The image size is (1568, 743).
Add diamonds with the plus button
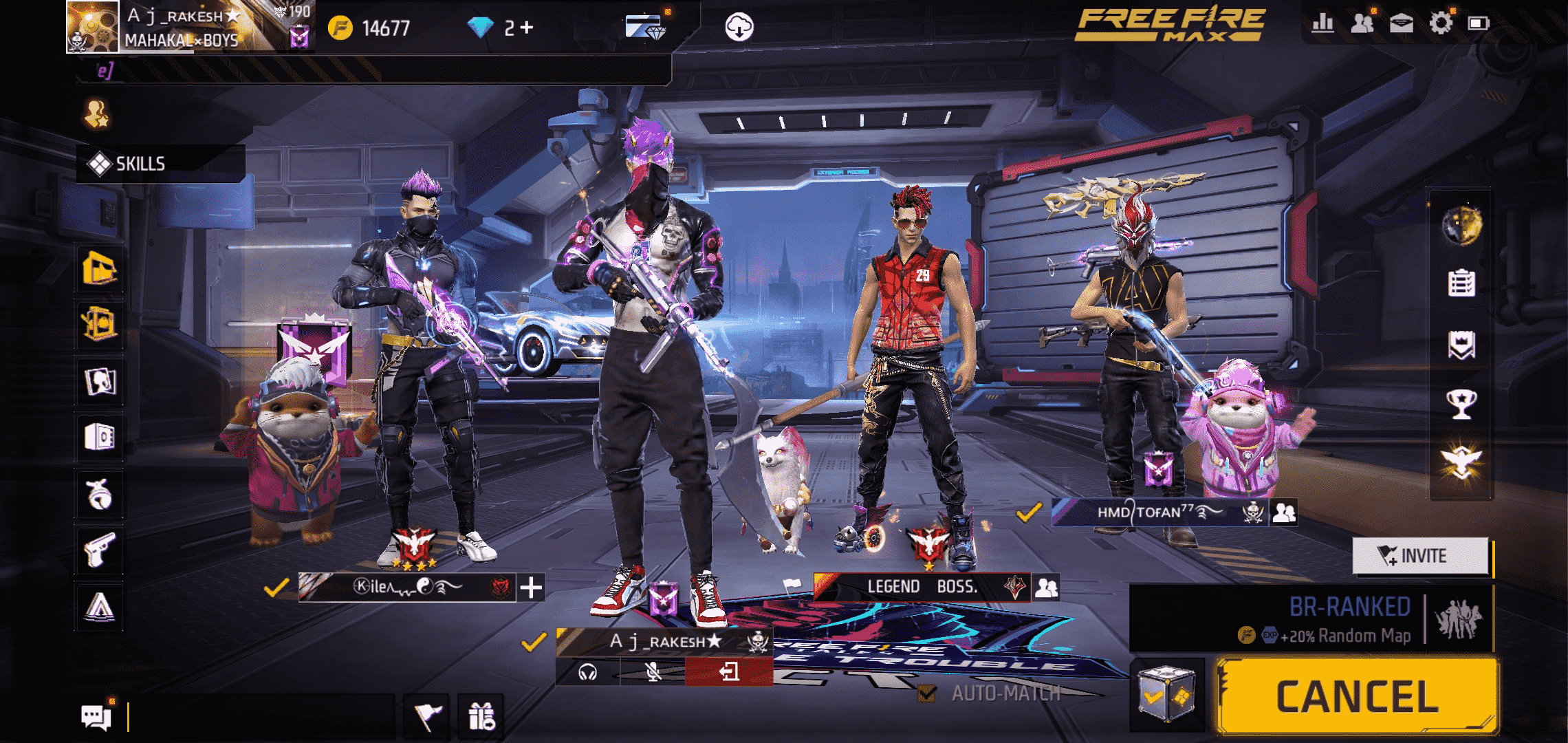click(527, 28)
